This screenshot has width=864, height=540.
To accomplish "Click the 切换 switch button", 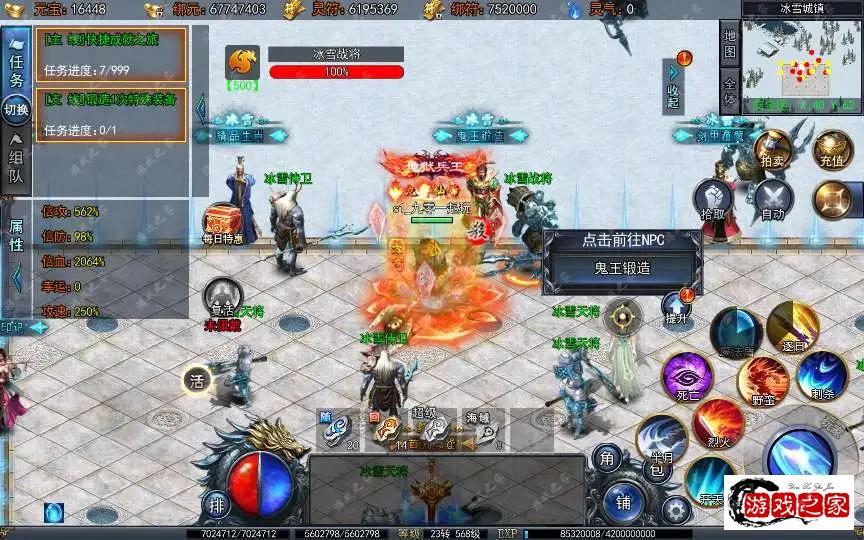I will click(16, 108).
